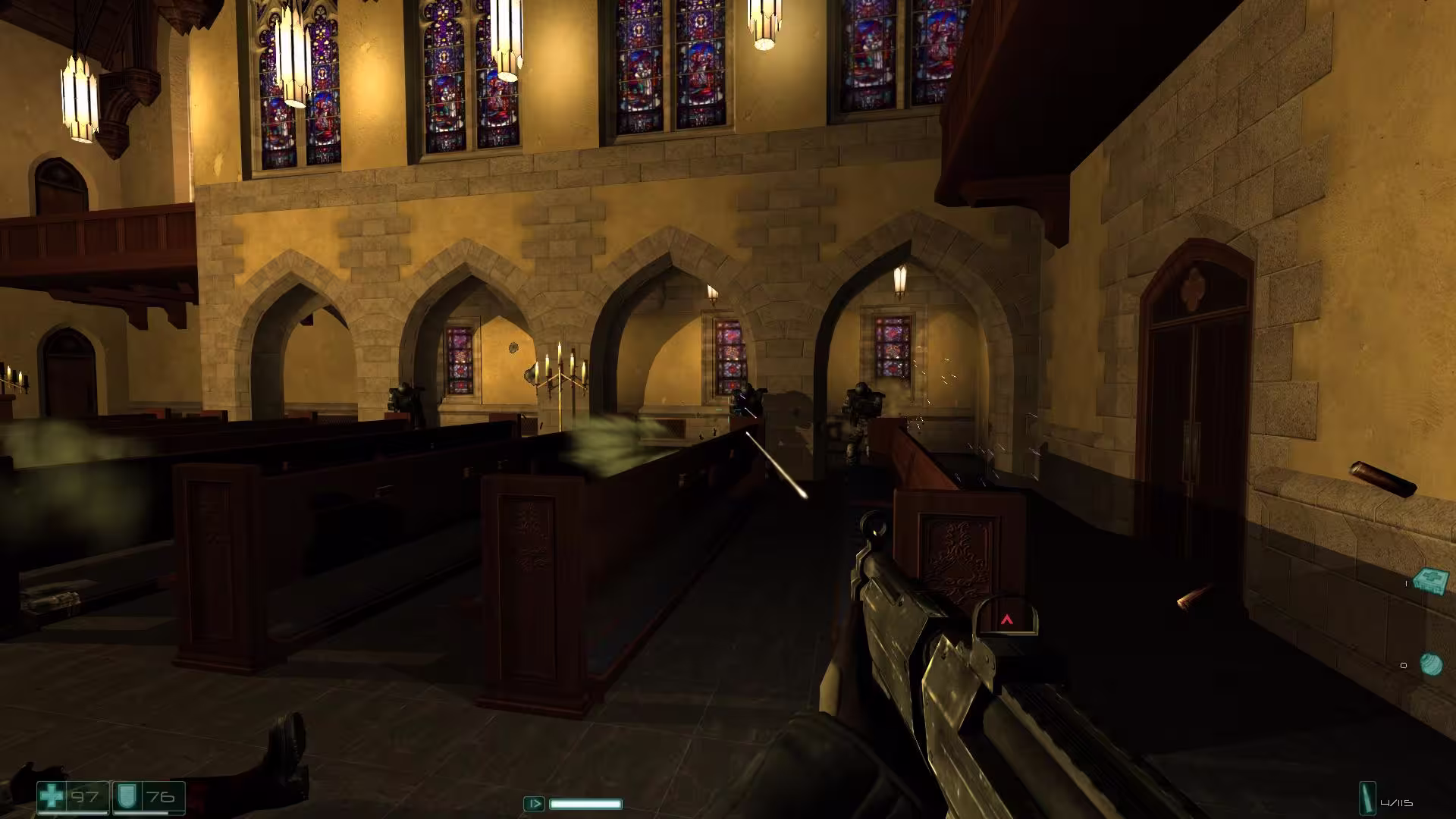Screen dimensions: 1456x819
Task: Select the medkit icon
Action: [1430, 581]
